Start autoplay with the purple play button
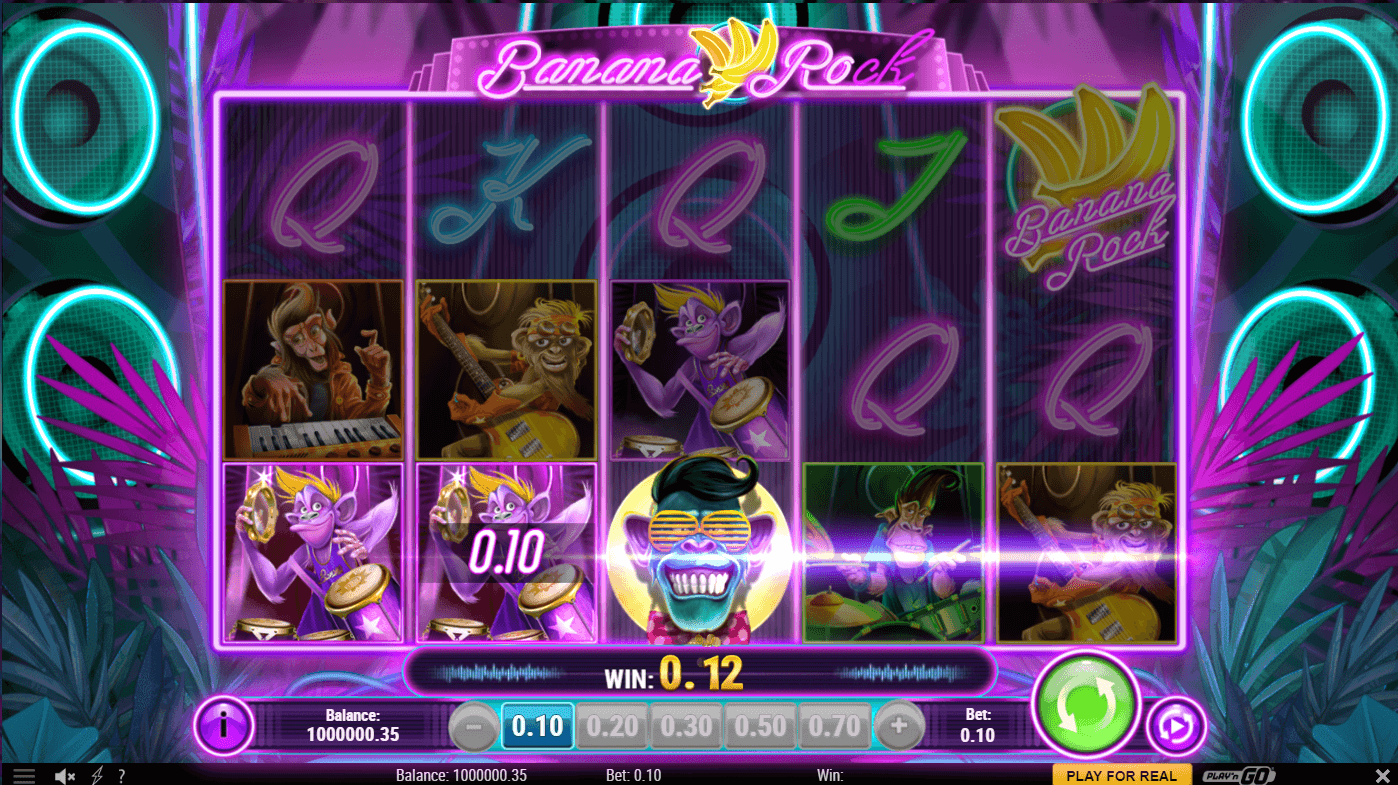This screenshot has height=785, width=1398. (x=1175, y=727)
